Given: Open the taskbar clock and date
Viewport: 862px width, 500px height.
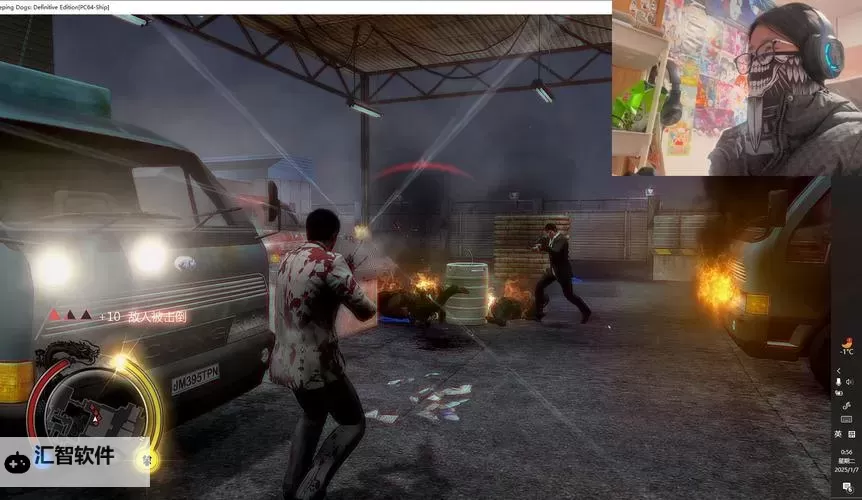Looking at the screenshot, I should (846, 460).
